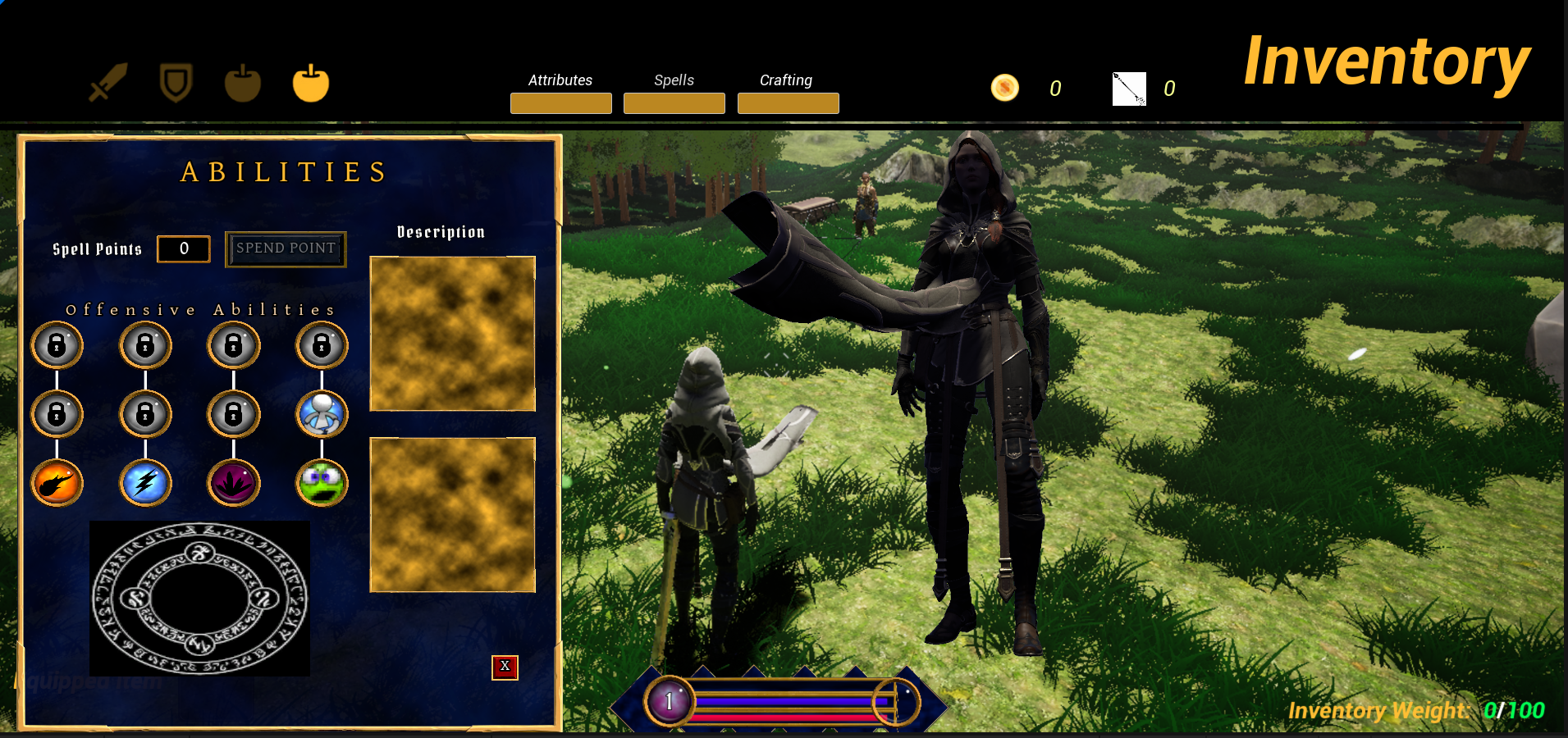Open the Attributes tab
Viewport: 1568px width, 738px height.
click(x=560, y=102)
